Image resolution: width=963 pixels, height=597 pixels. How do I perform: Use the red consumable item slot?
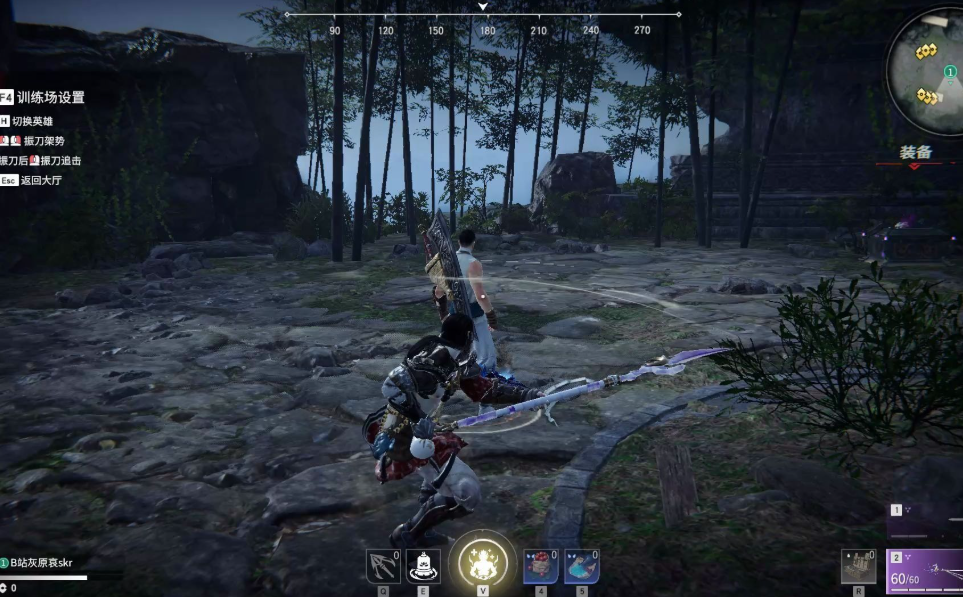pos(541,567)
